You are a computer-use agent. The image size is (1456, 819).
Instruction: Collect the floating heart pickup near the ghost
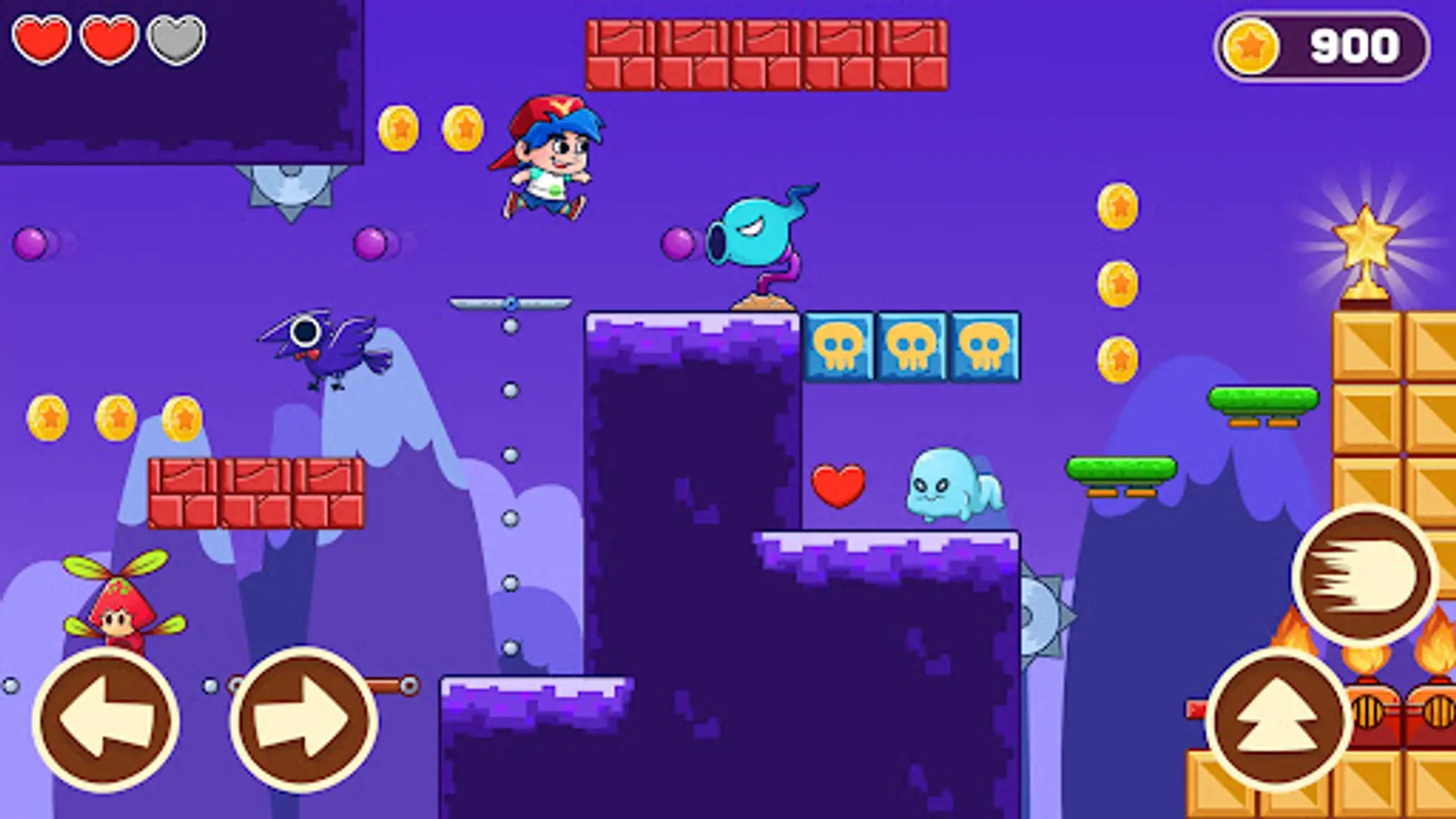click(x=839, y=484)
